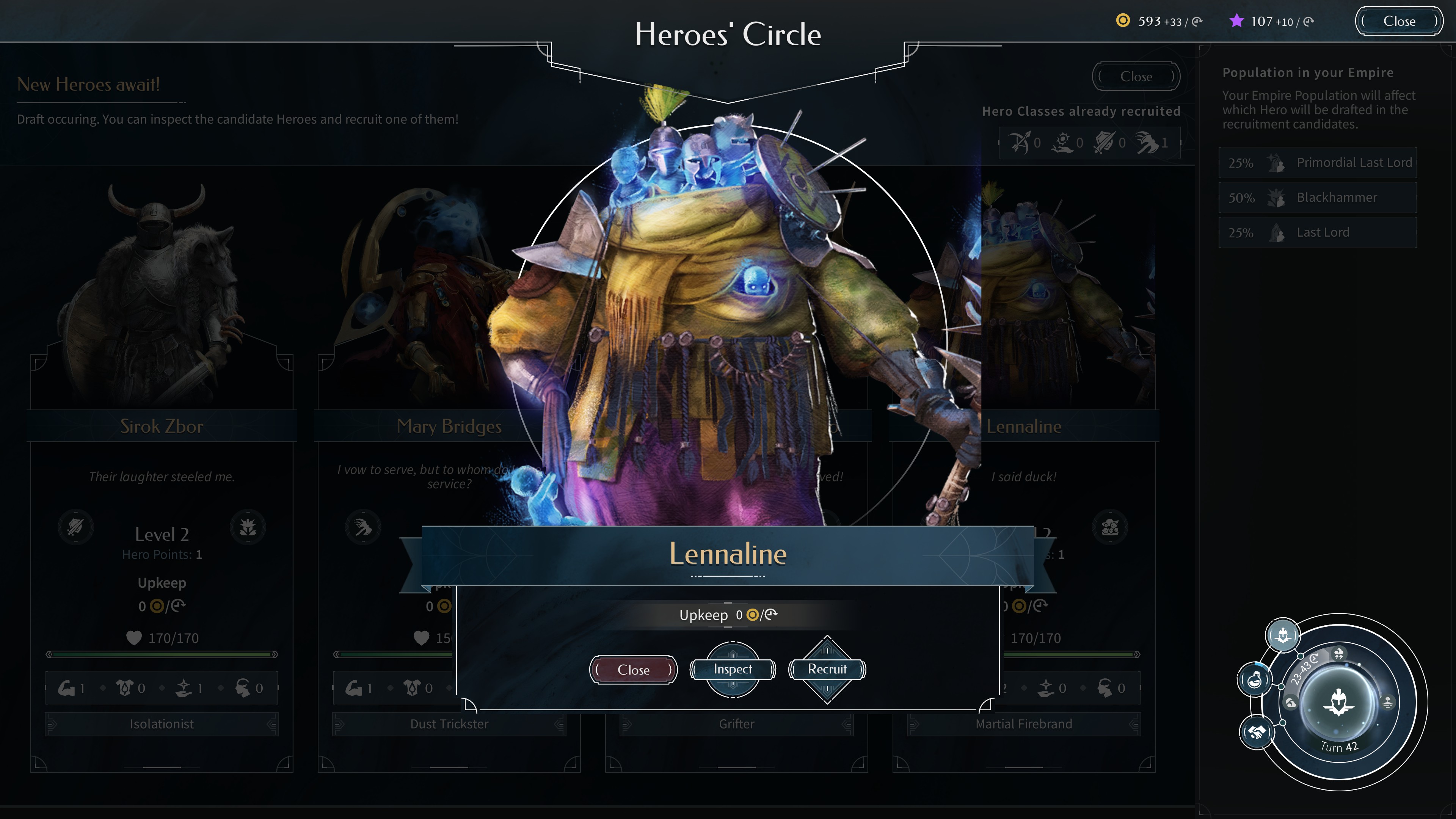Click the dimmed Close button above Hero Classes
Viewport: 1456px width, 819px height.
click(1136, 77)
